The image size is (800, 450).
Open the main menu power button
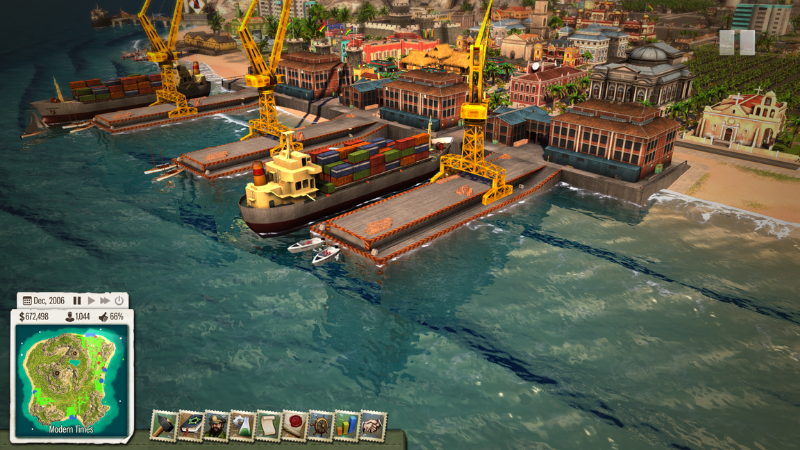119,300
